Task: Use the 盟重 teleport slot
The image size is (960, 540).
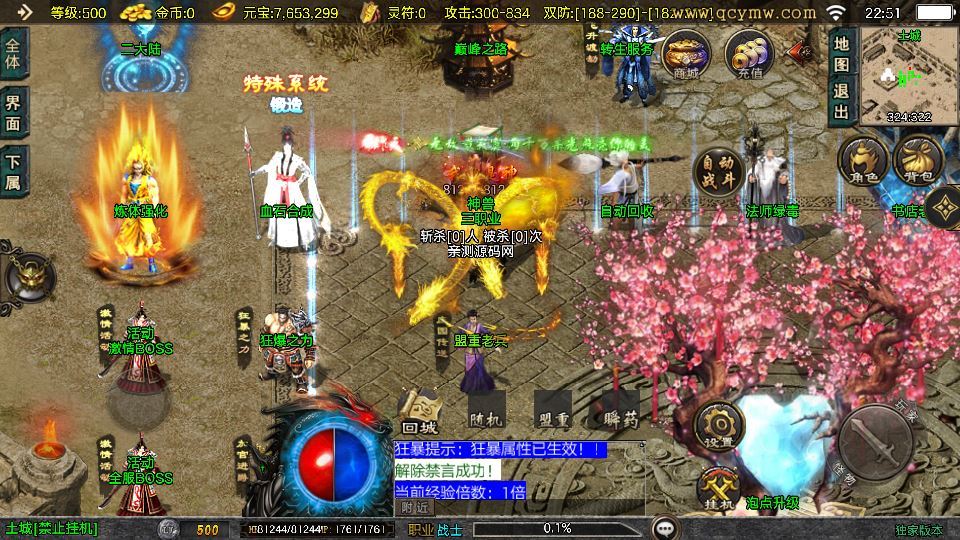Action: tap(552, 410)
